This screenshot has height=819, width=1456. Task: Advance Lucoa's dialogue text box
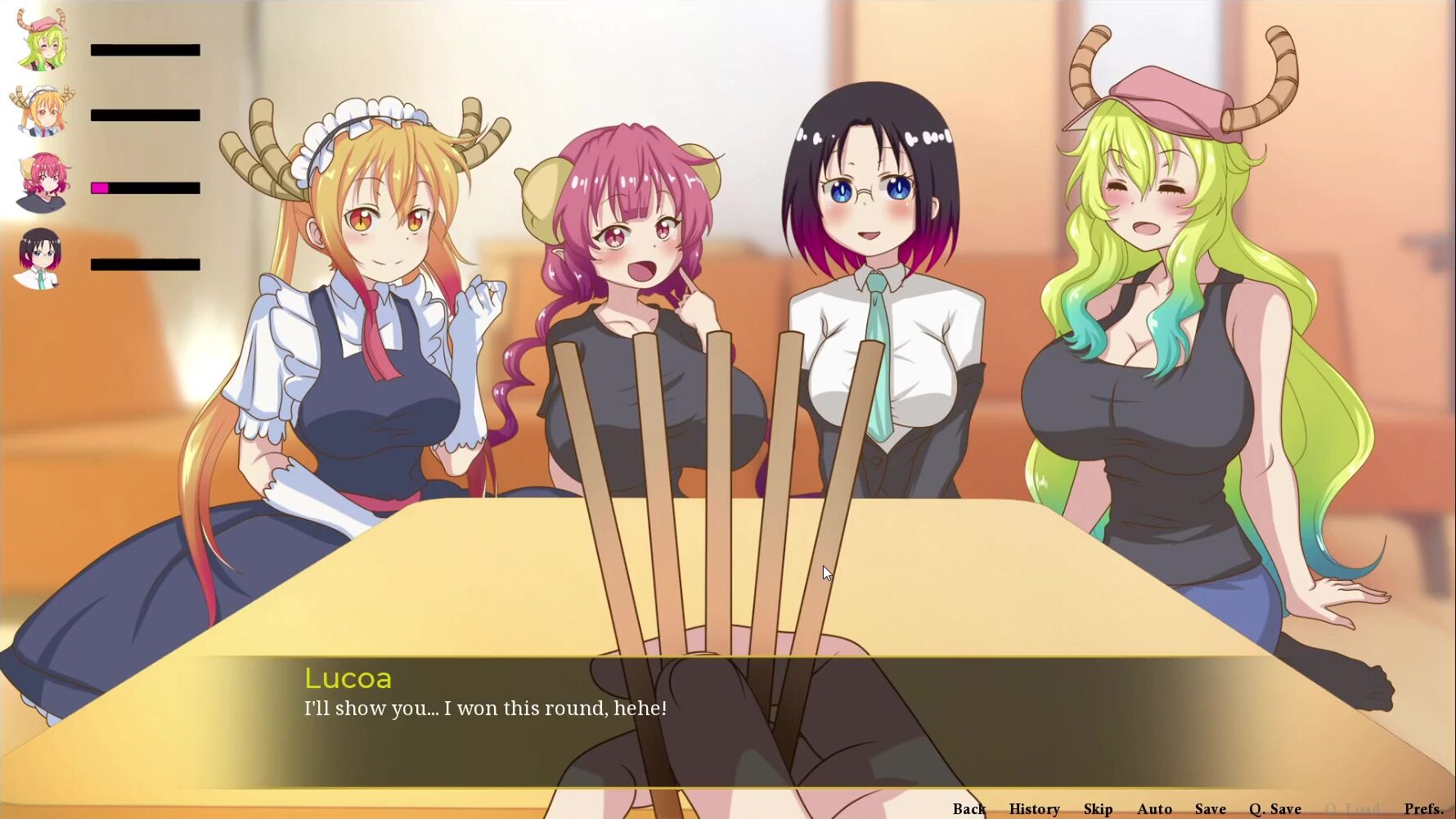point(728,720)
